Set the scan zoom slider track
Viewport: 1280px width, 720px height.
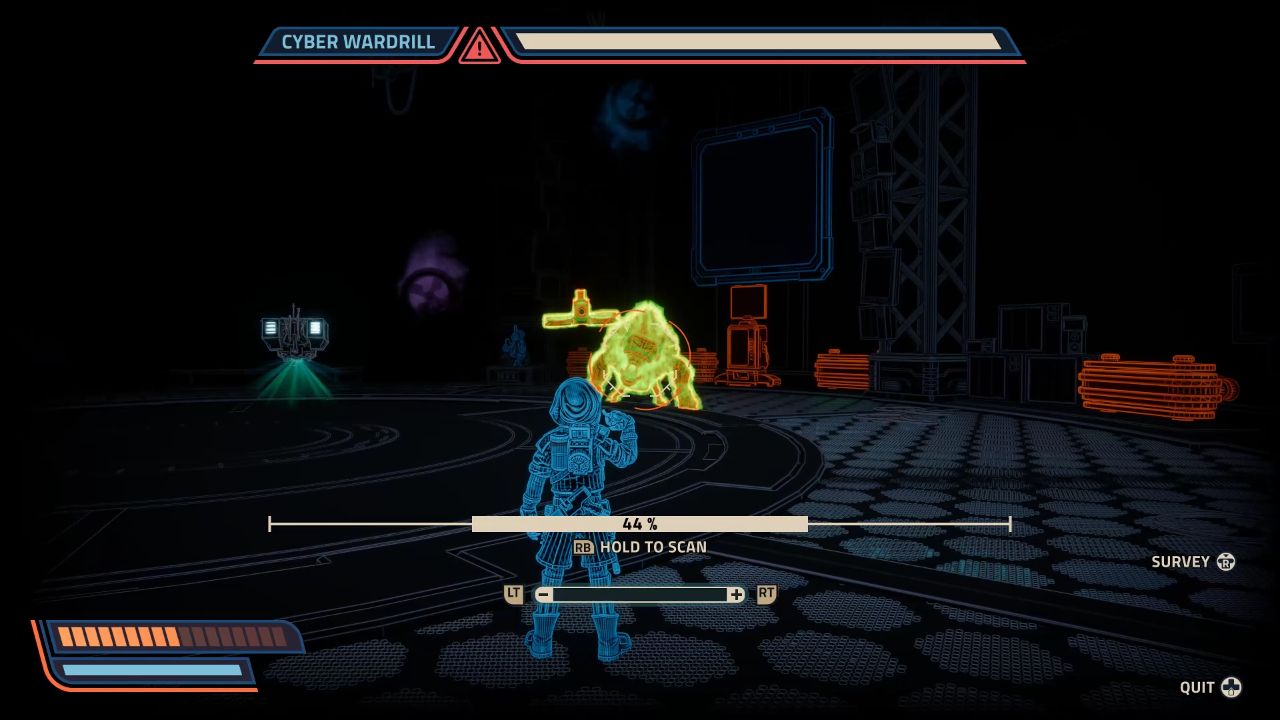click(640, 595)
